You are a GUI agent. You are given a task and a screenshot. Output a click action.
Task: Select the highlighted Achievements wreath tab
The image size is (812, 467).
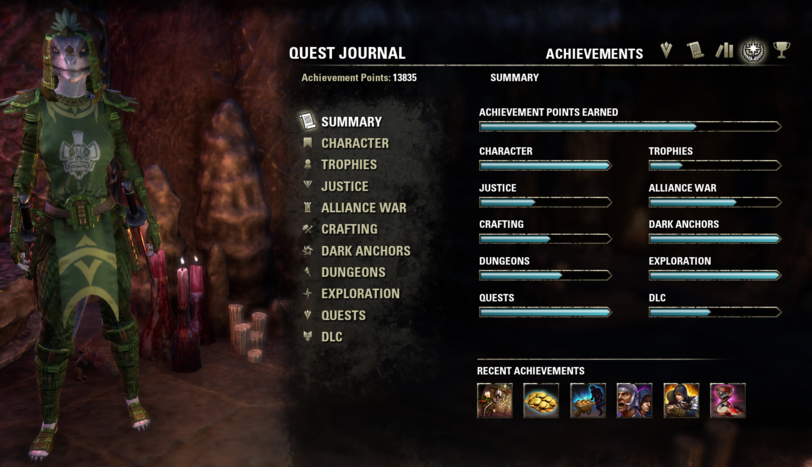click(752, 51)
